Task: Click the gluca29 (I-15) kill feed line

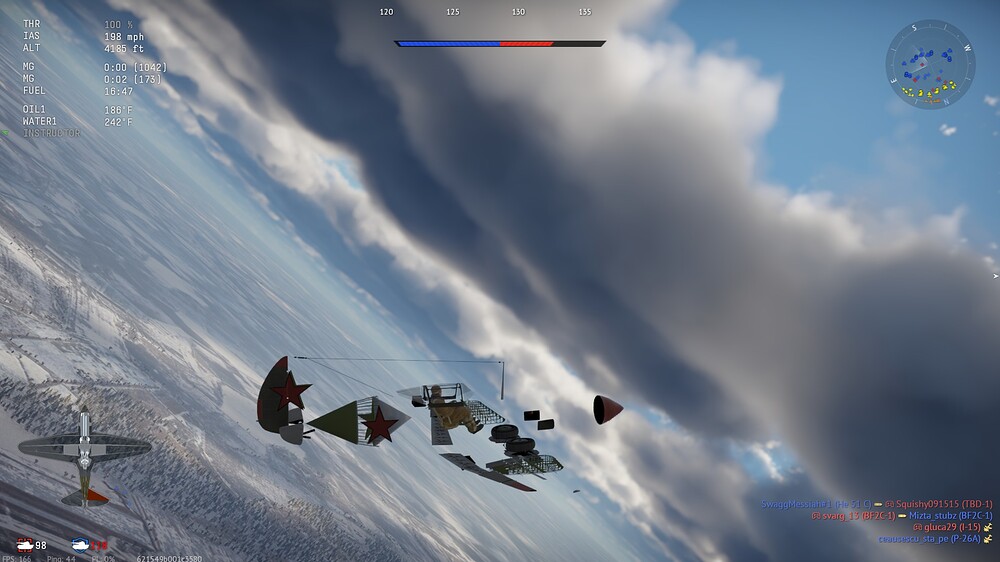Action: point(946,527)
